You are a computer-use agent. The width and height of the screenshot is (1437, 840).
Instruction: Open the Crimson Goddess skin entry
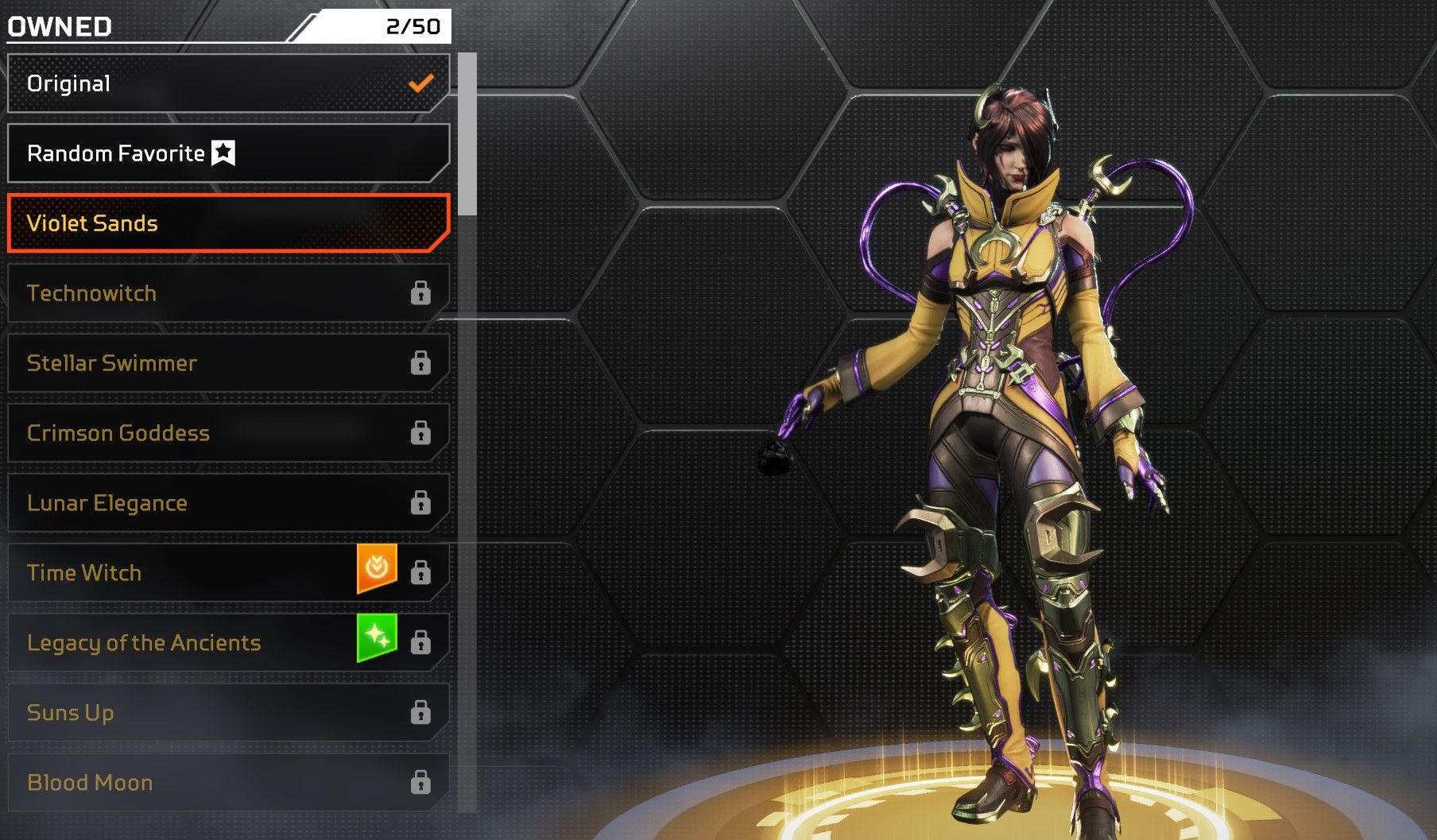tap(228, 433)
